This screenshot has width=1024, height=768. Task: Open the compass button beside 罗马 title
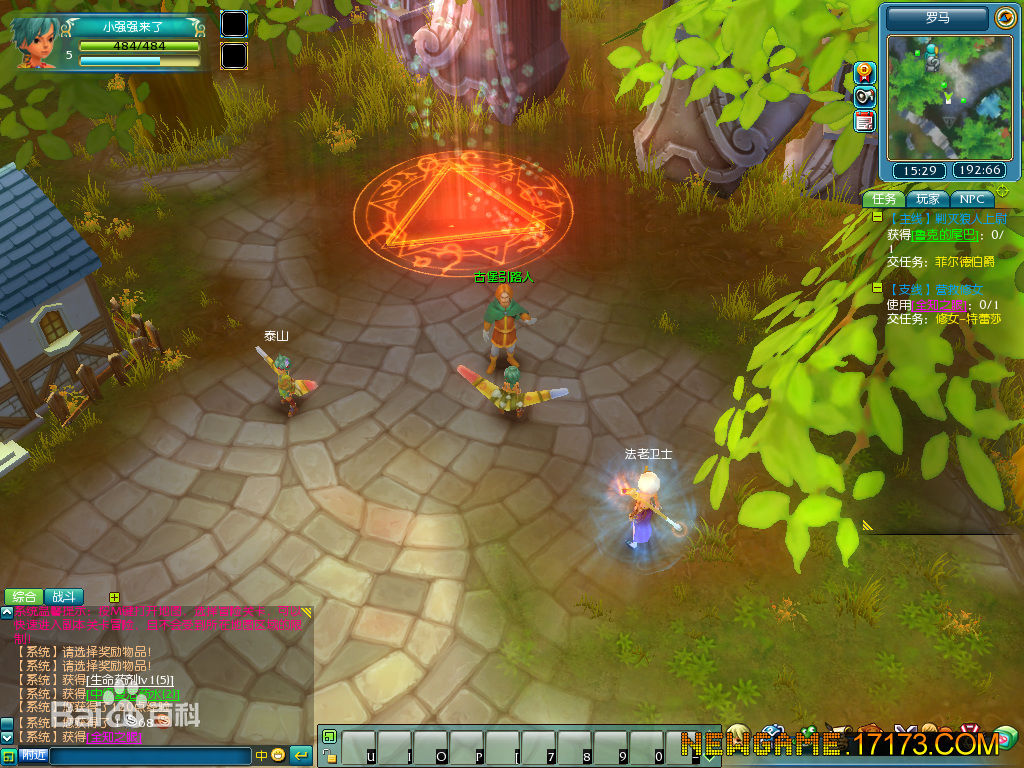1005,18
